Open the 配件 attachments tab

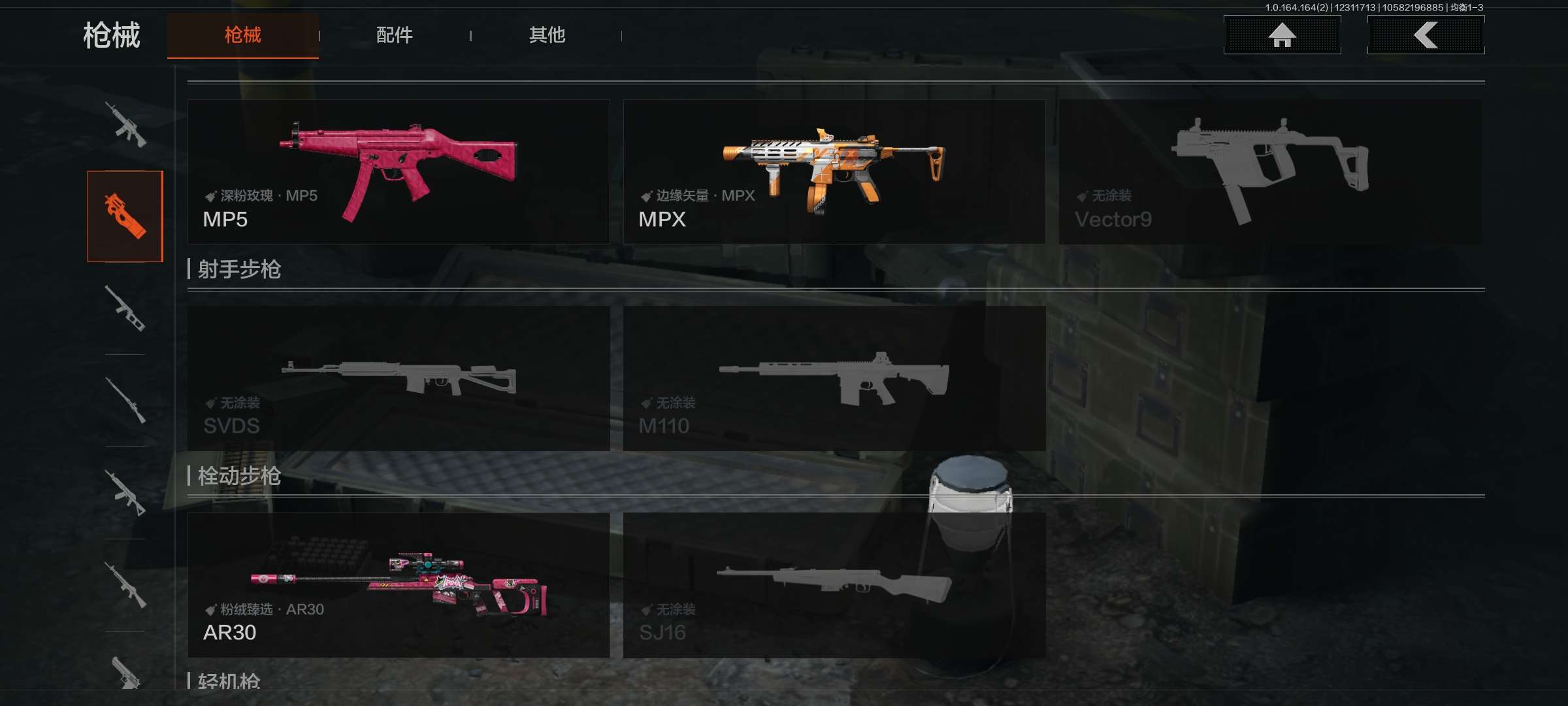(394, 35)
